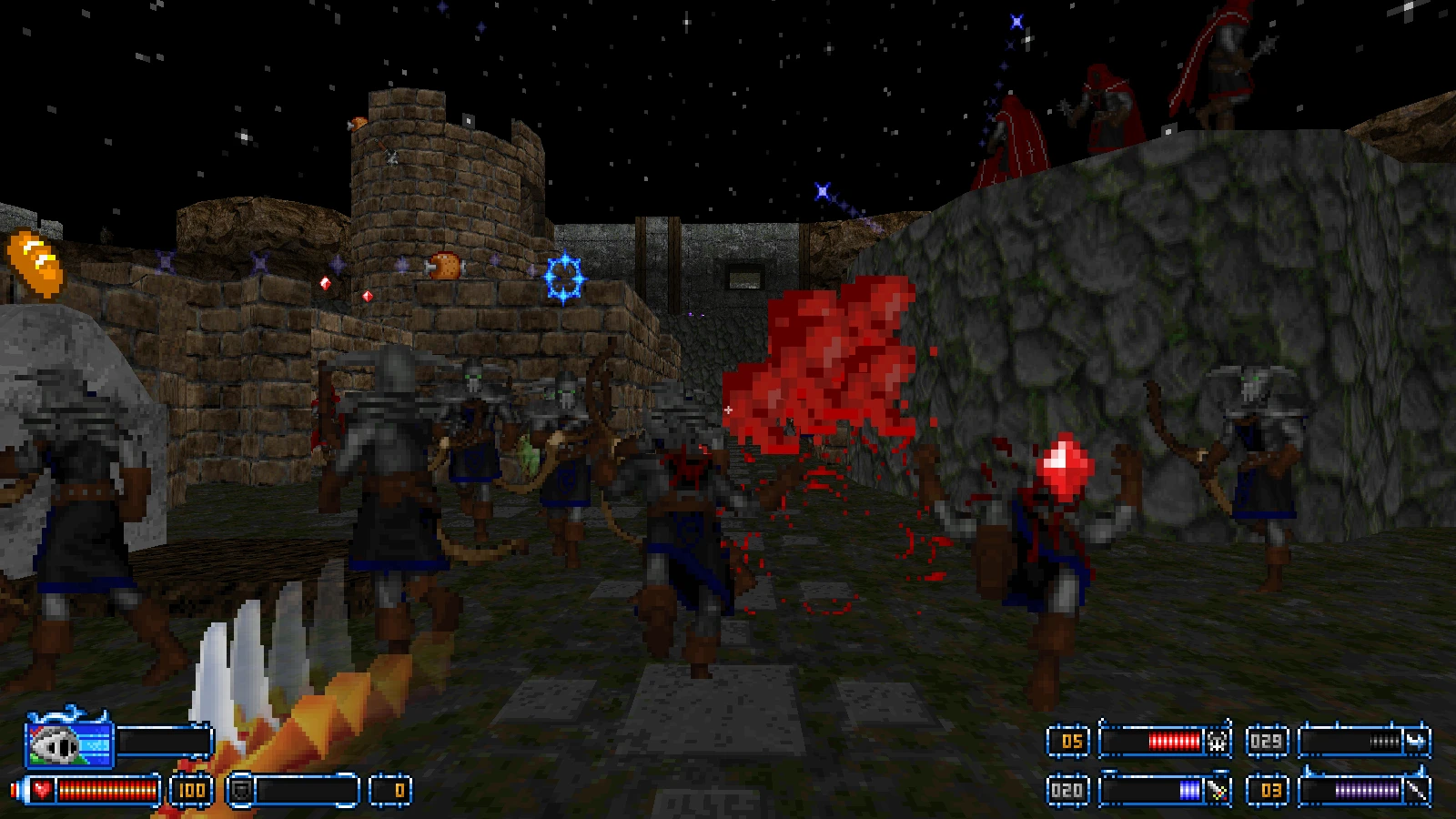Click the skull icon on the red ammo gauge
1456x819 pixels.
1217,742
